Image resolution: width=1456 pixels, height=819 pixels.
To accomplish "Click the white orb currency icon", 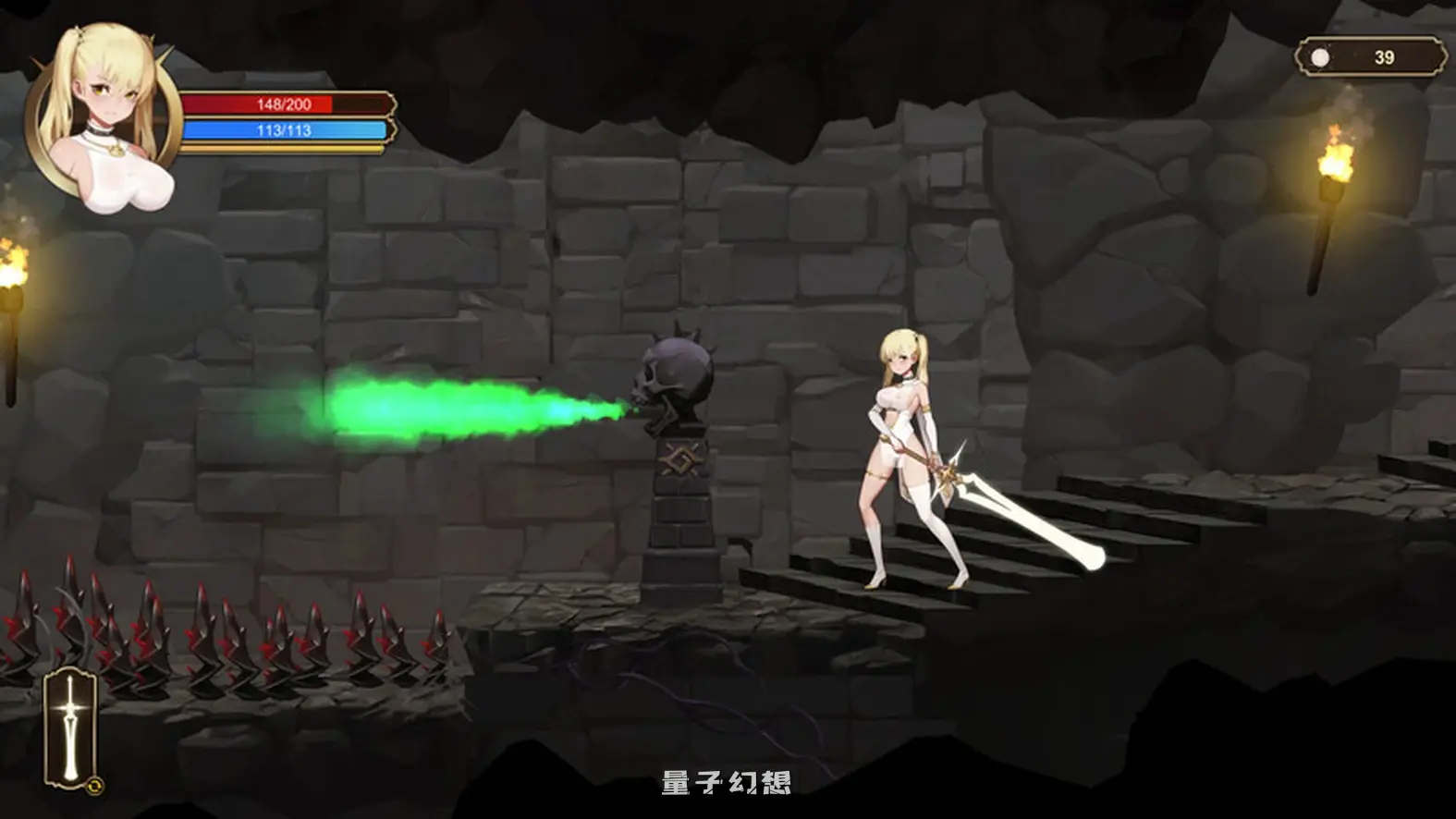I will [x=1319, y=55].
